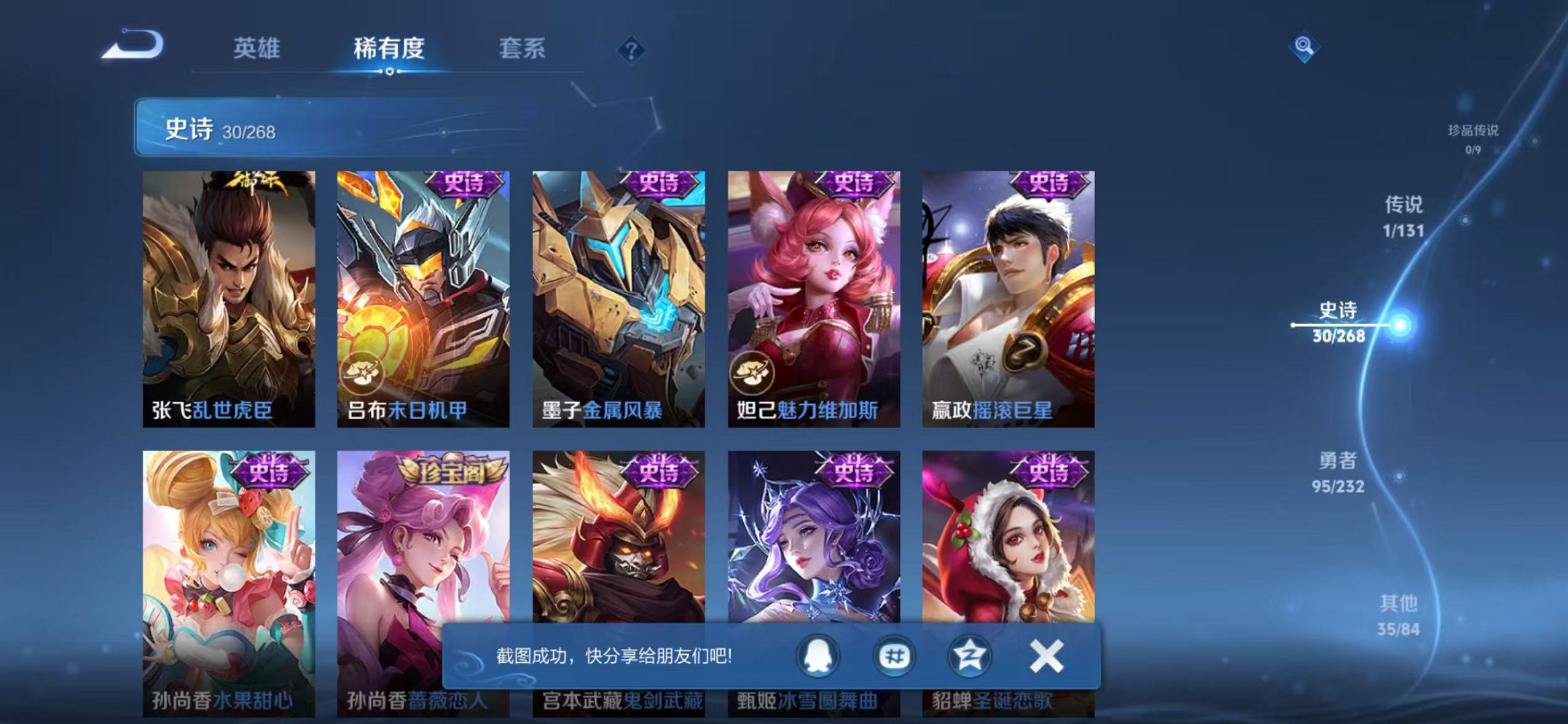Click the help question mark icon
This screenshot has height=724, width=1568.
(633, 50)
